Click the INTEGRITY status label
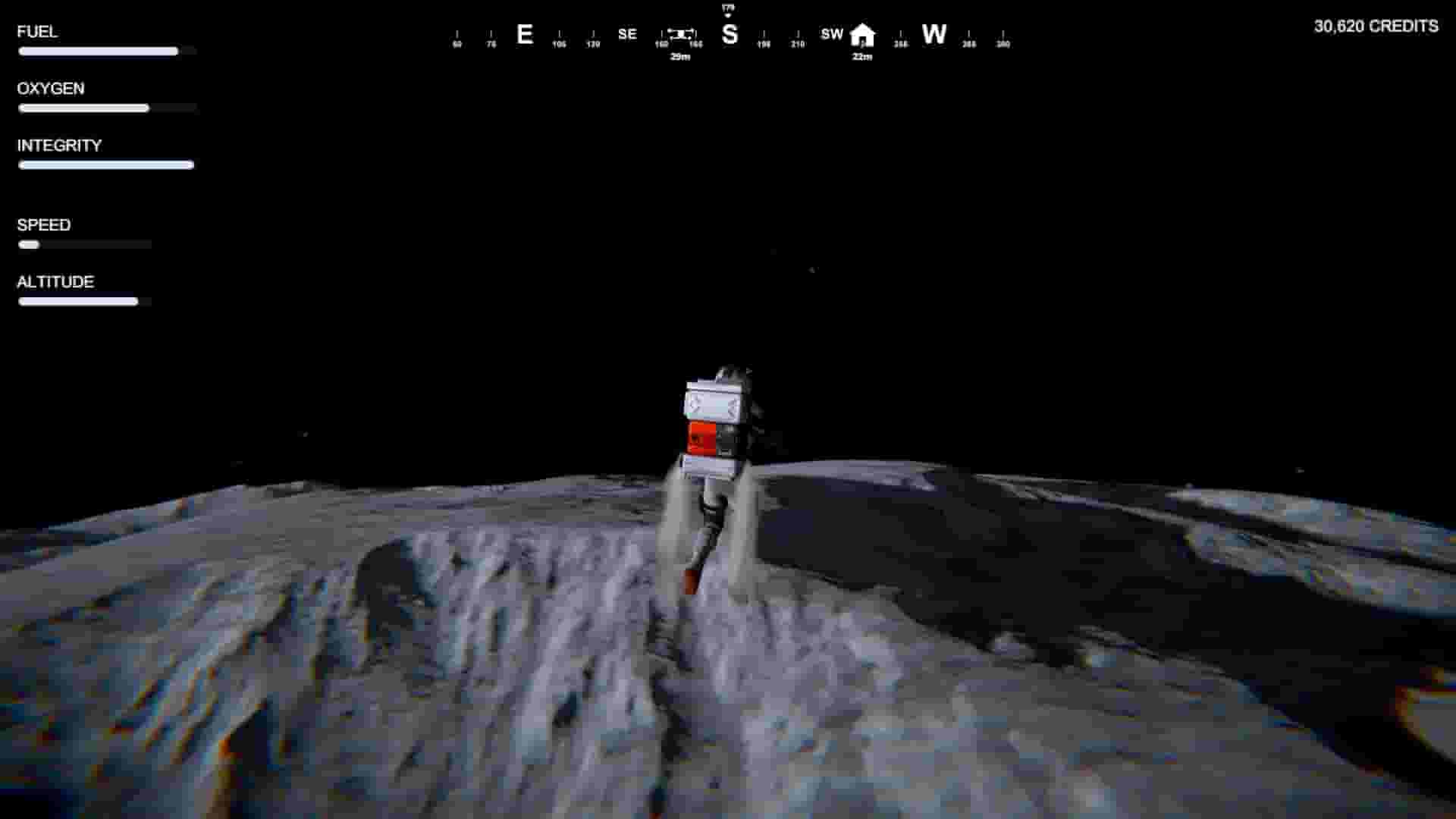Image resolution: width=1456 pixels, height=819 pixels. (x=59, y=146)
